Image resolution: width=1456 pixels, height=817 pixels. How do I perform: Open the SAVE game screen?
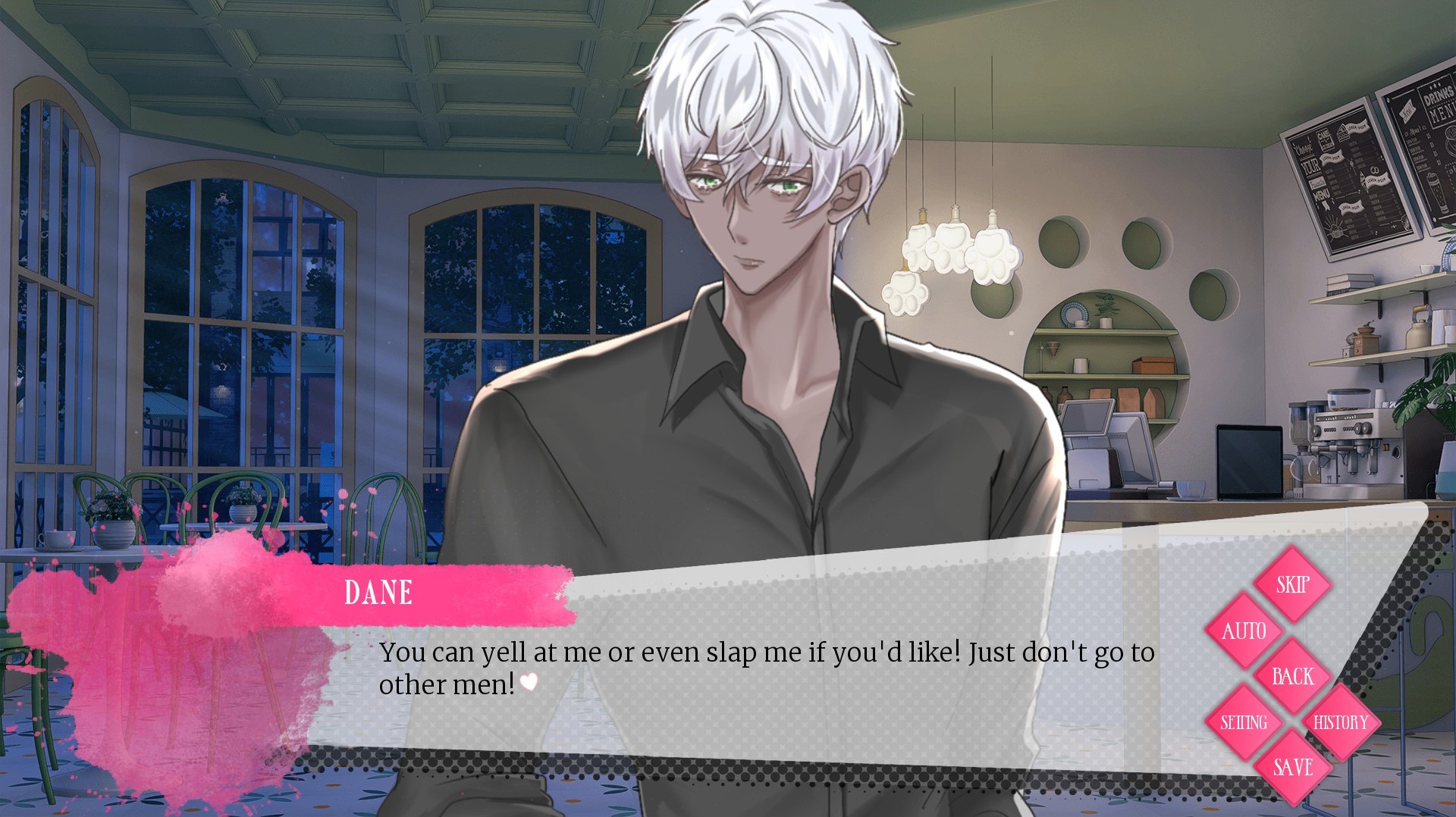1292,767
